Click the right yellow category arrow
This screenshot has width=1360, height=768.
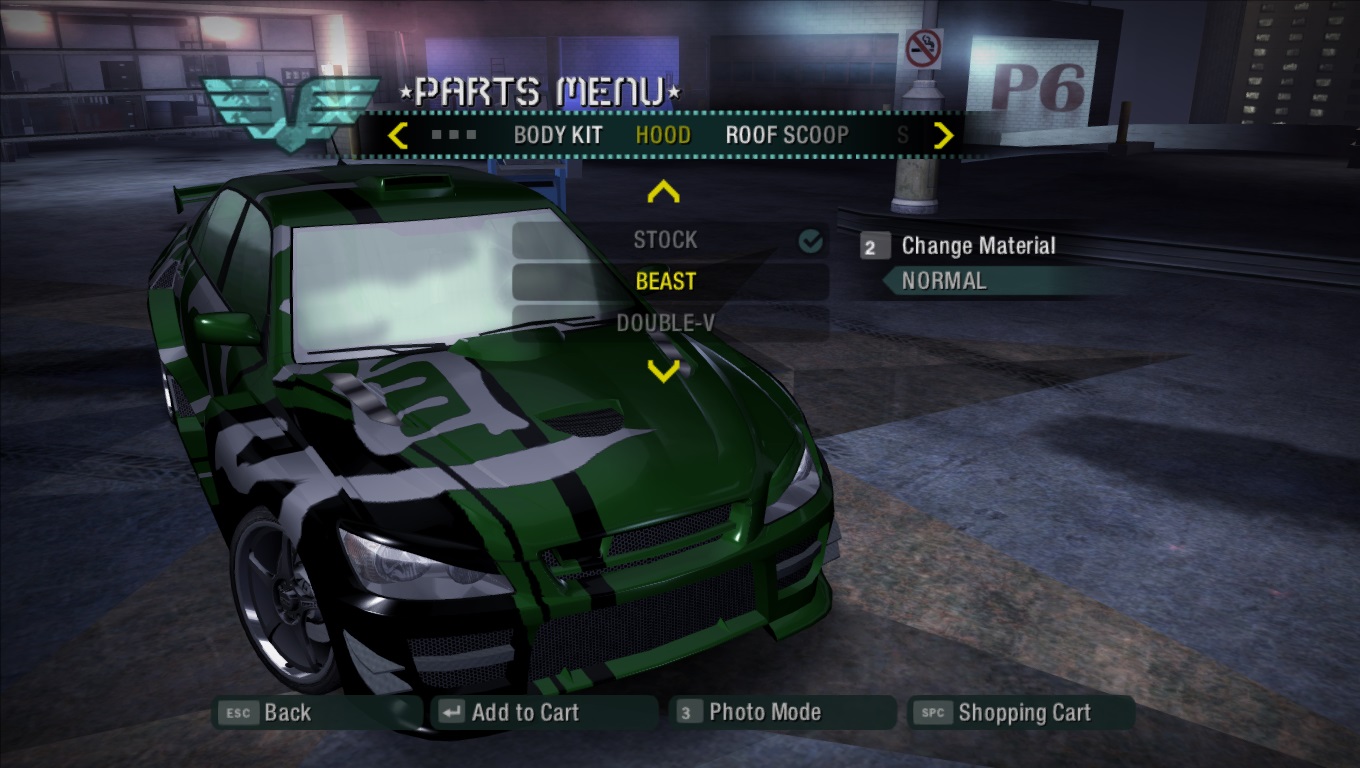943,135
